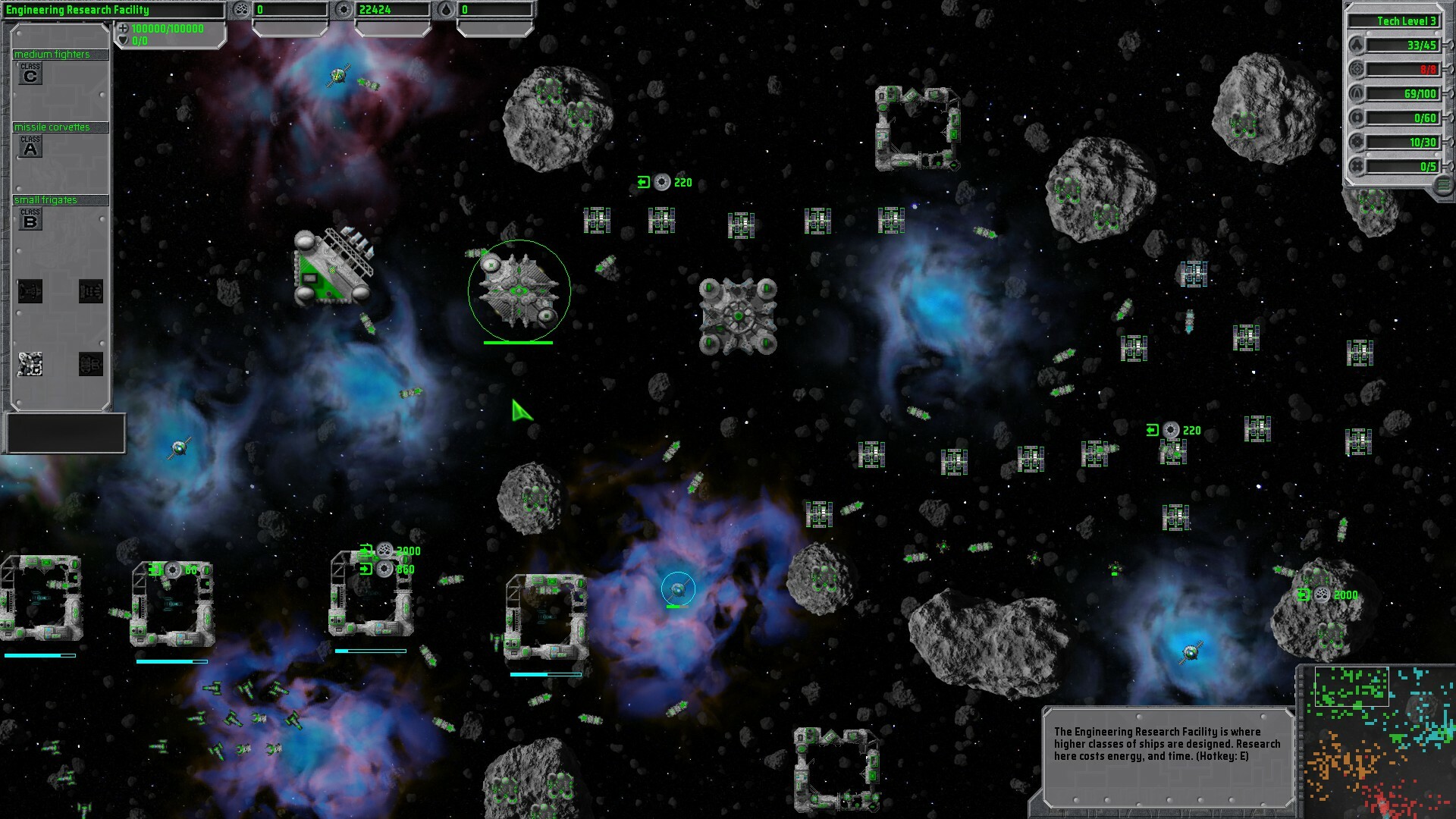
Task: Click the health plus icon showing 100000/100000
Action: coord(123,29)
